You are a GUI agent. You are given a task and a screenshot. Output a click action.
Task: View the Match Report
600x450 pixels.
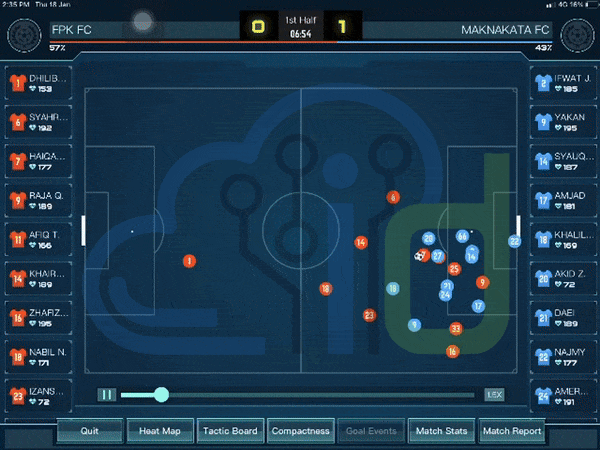coord(511,432)
